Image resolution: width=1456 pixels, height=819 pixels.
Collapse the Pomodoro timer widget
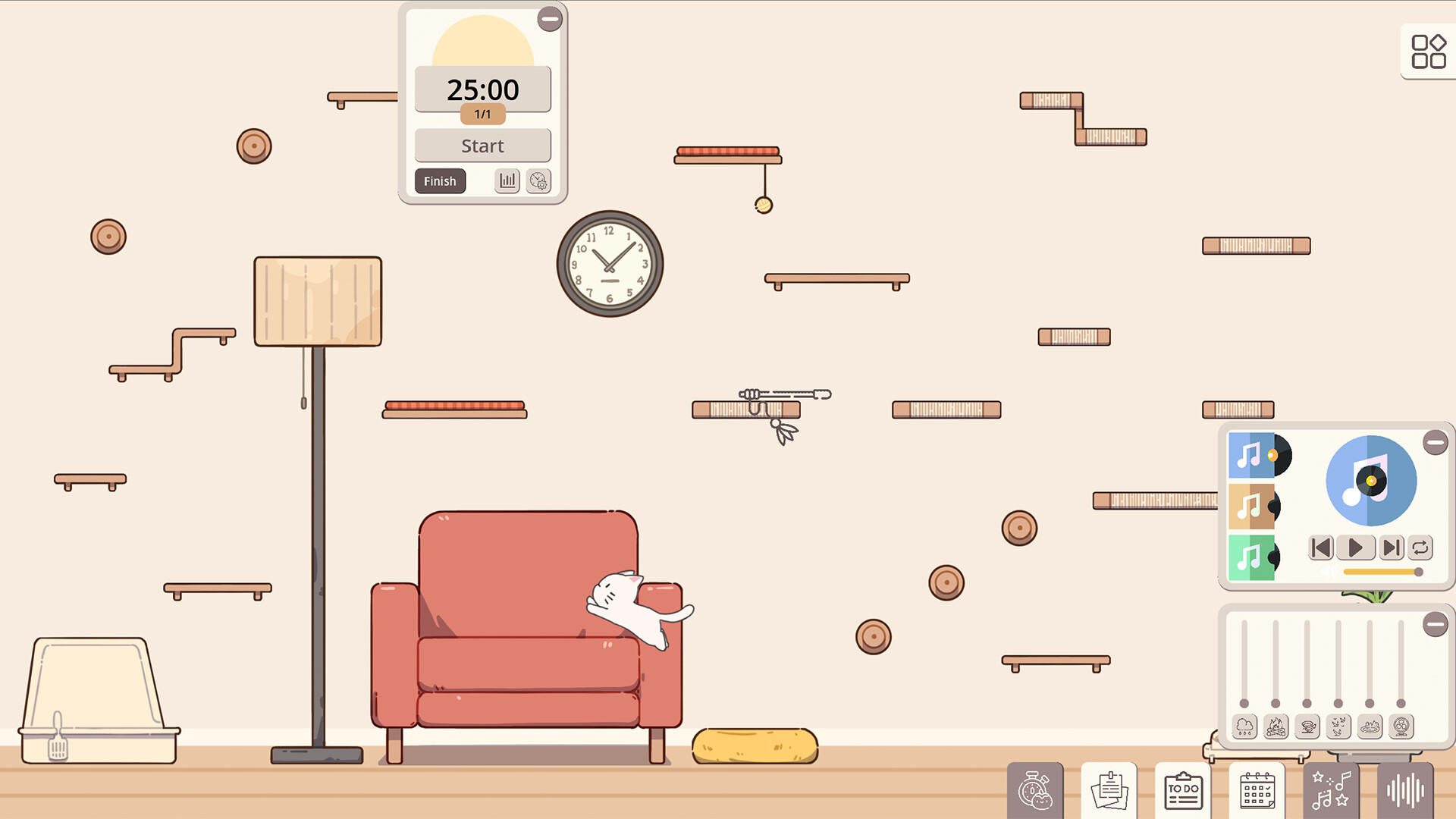click(550, 19)
